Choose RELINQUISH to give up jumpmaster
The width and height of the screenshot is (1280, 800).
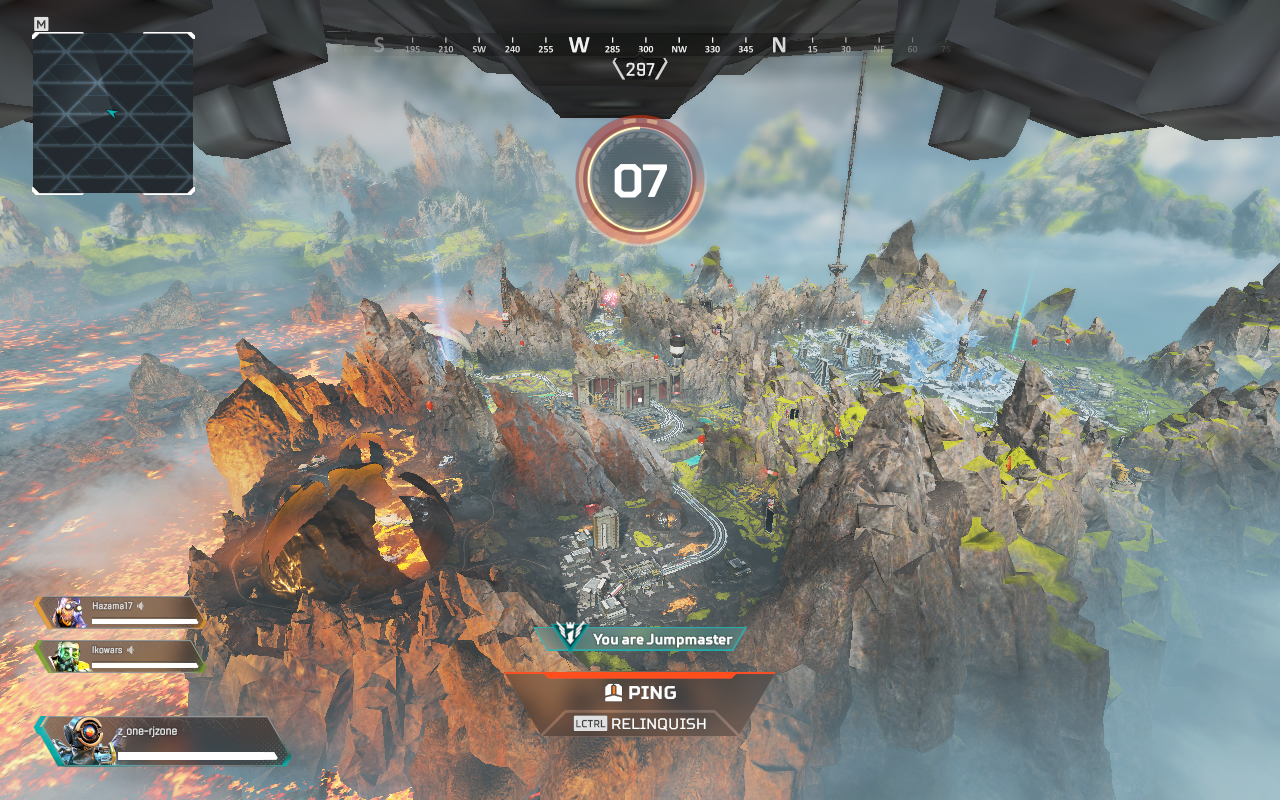point(640,723)
